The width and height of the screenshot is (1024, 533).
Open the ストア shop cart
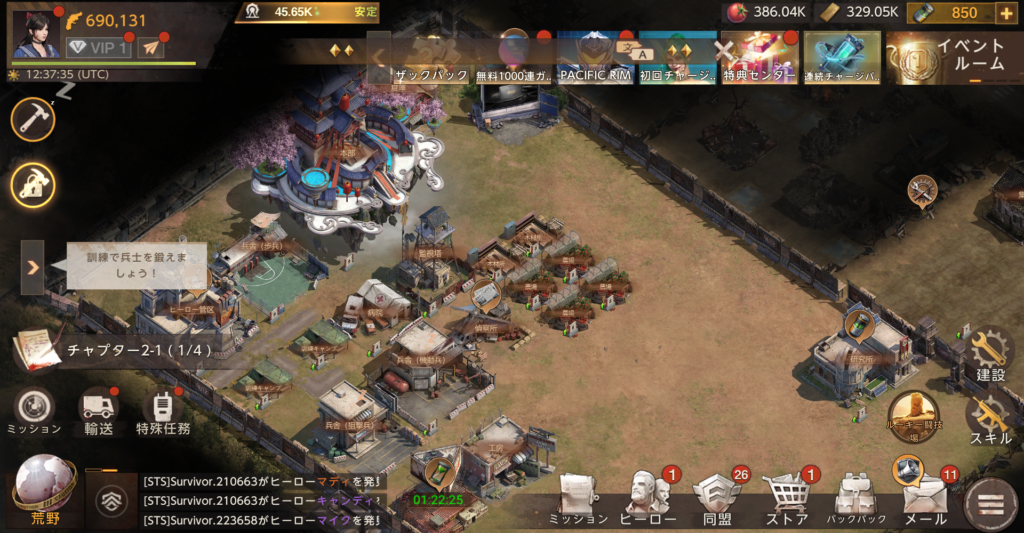(x=786, y=497)
